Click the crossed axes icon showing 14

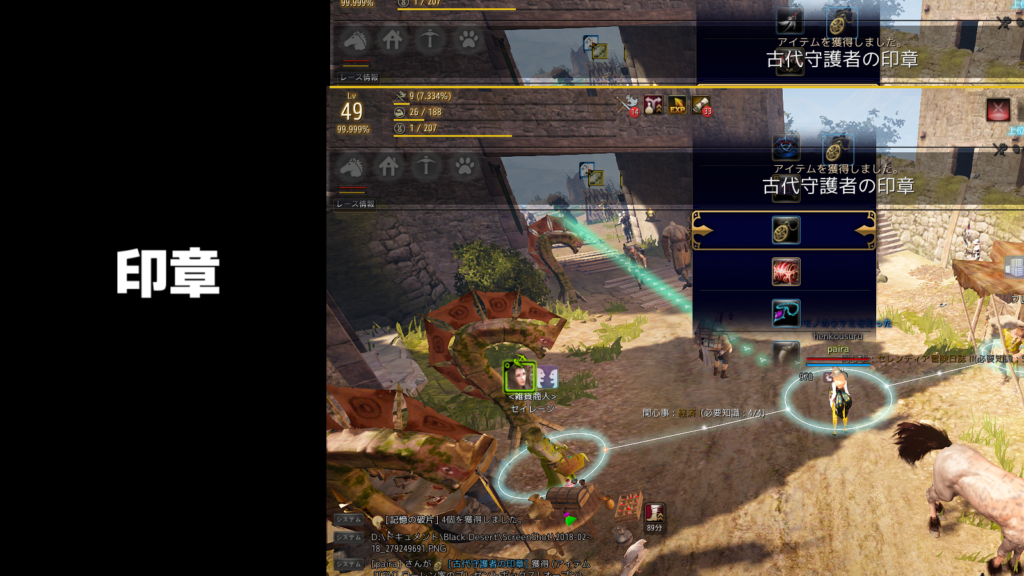[630, 103]
